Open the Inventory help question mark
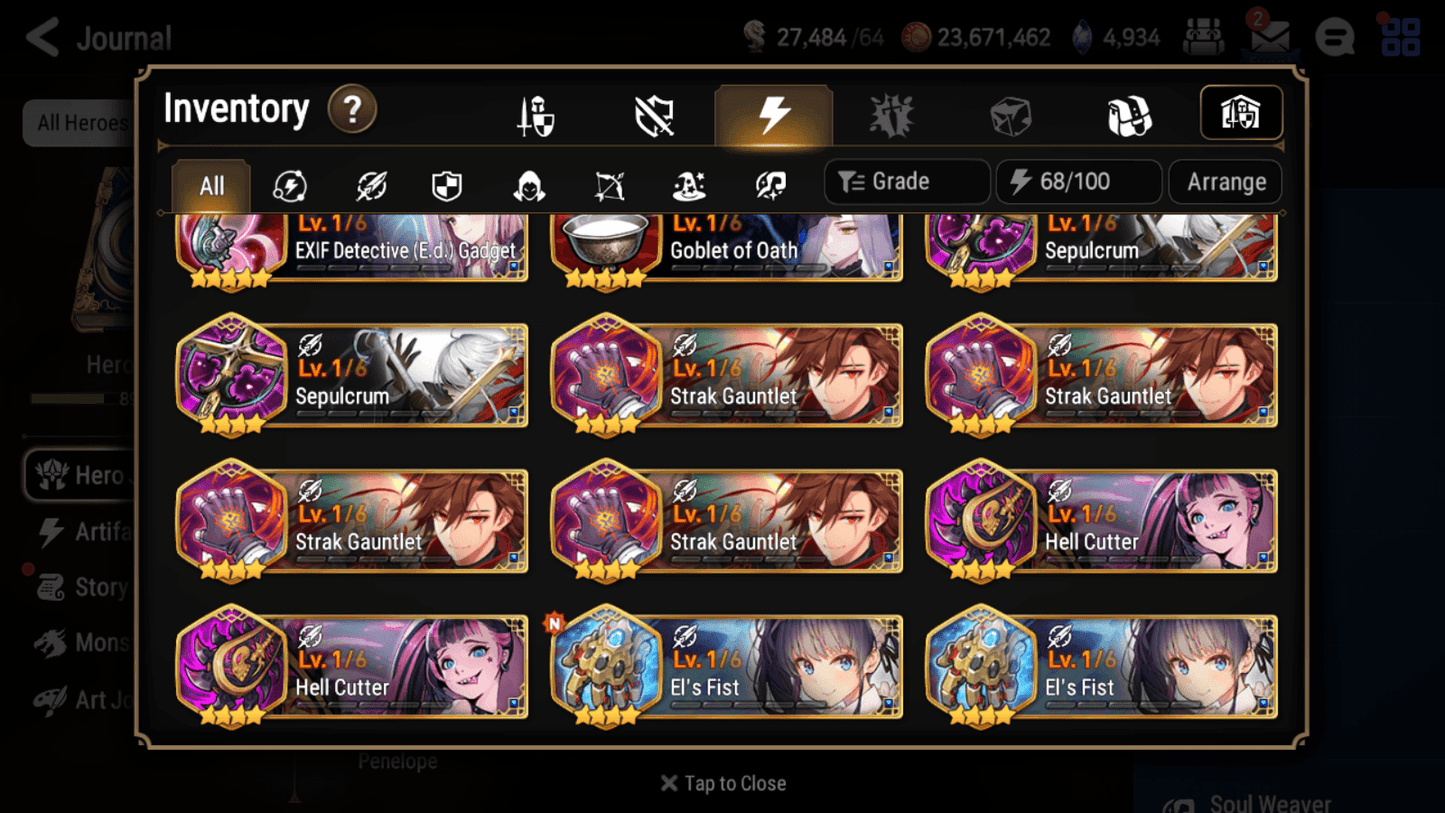1445x813 pixels. coord(350,110)
